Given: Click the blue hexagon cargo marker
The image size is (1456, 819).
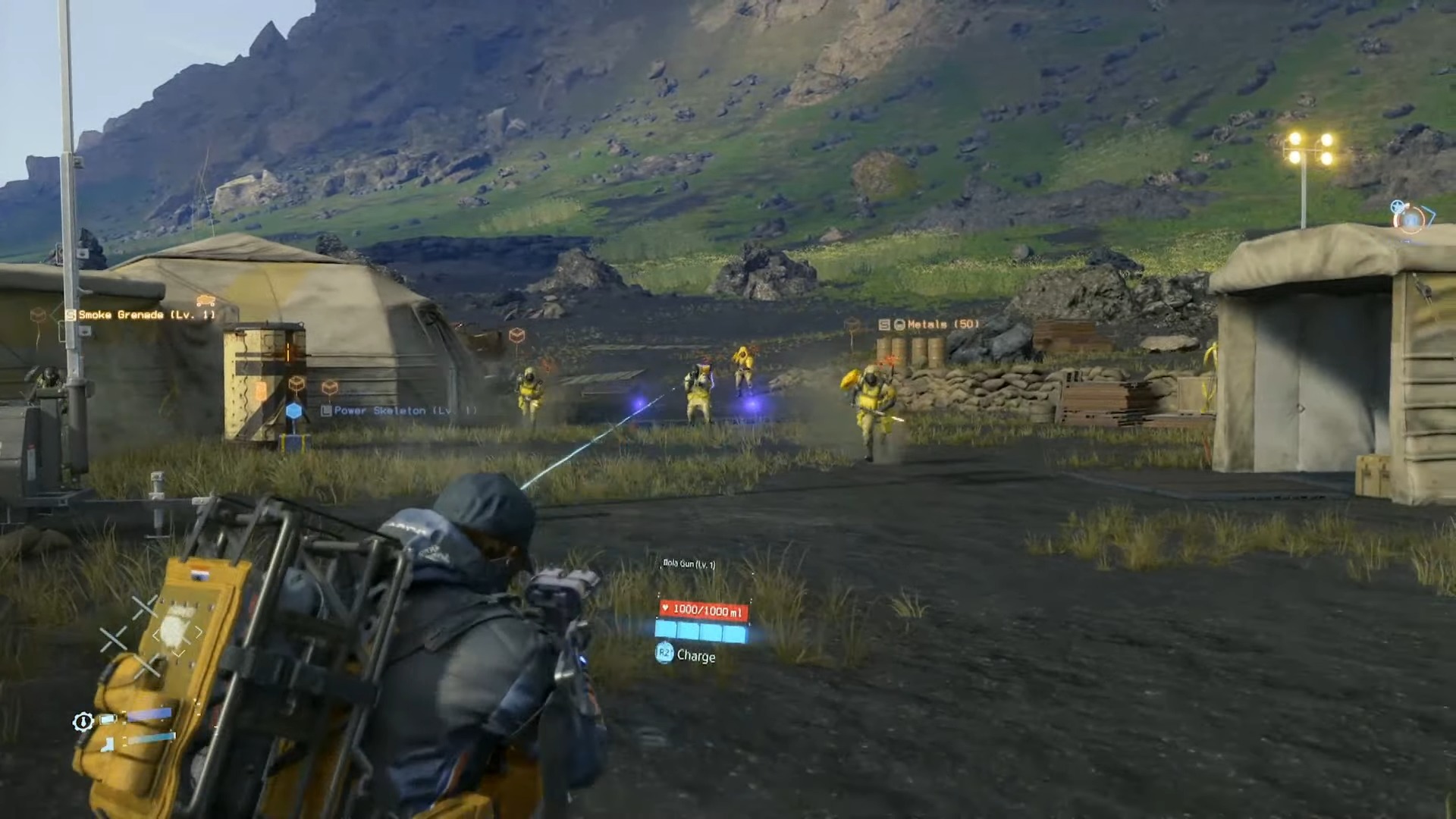Looking at the screenshot, I should (294, 411).
